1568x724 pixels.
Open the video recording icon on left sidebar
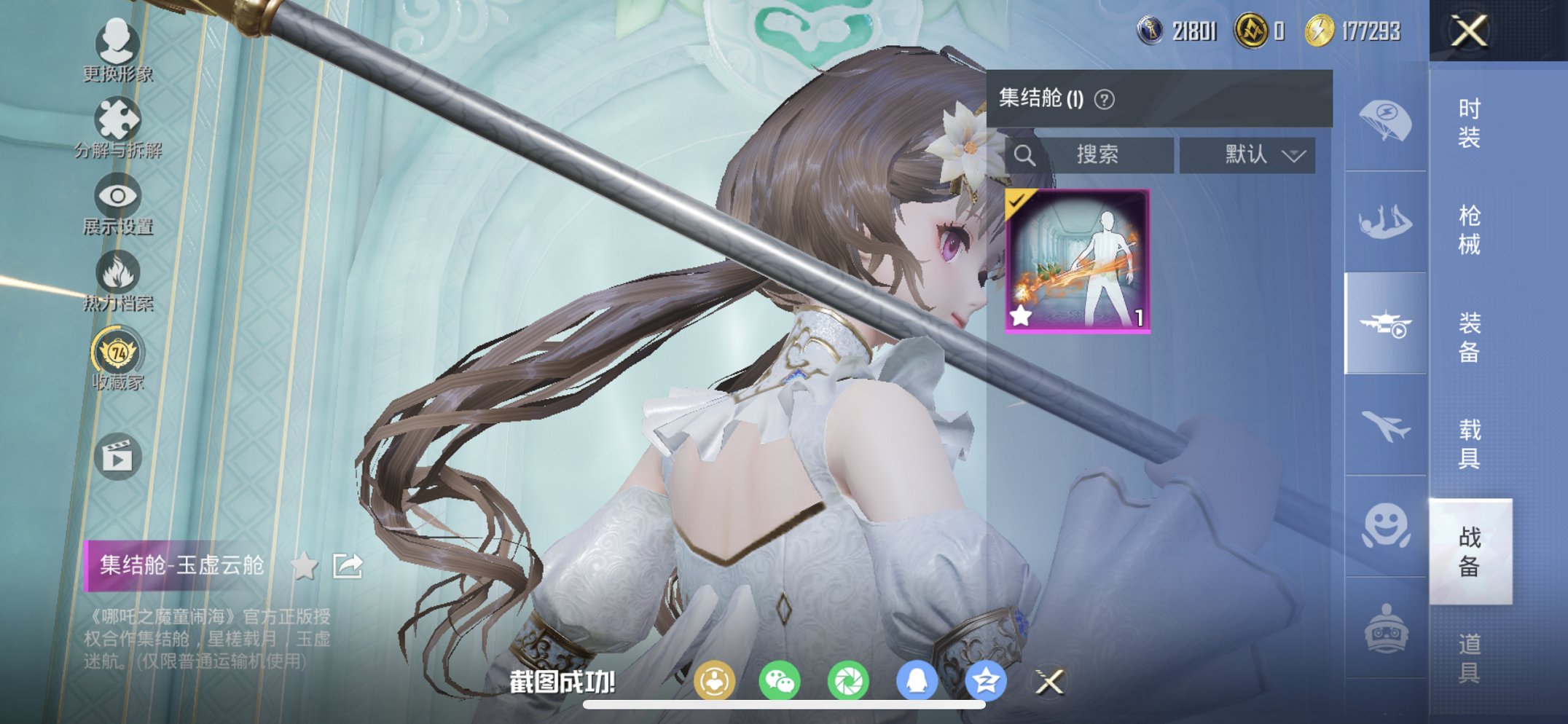(117, 455)
